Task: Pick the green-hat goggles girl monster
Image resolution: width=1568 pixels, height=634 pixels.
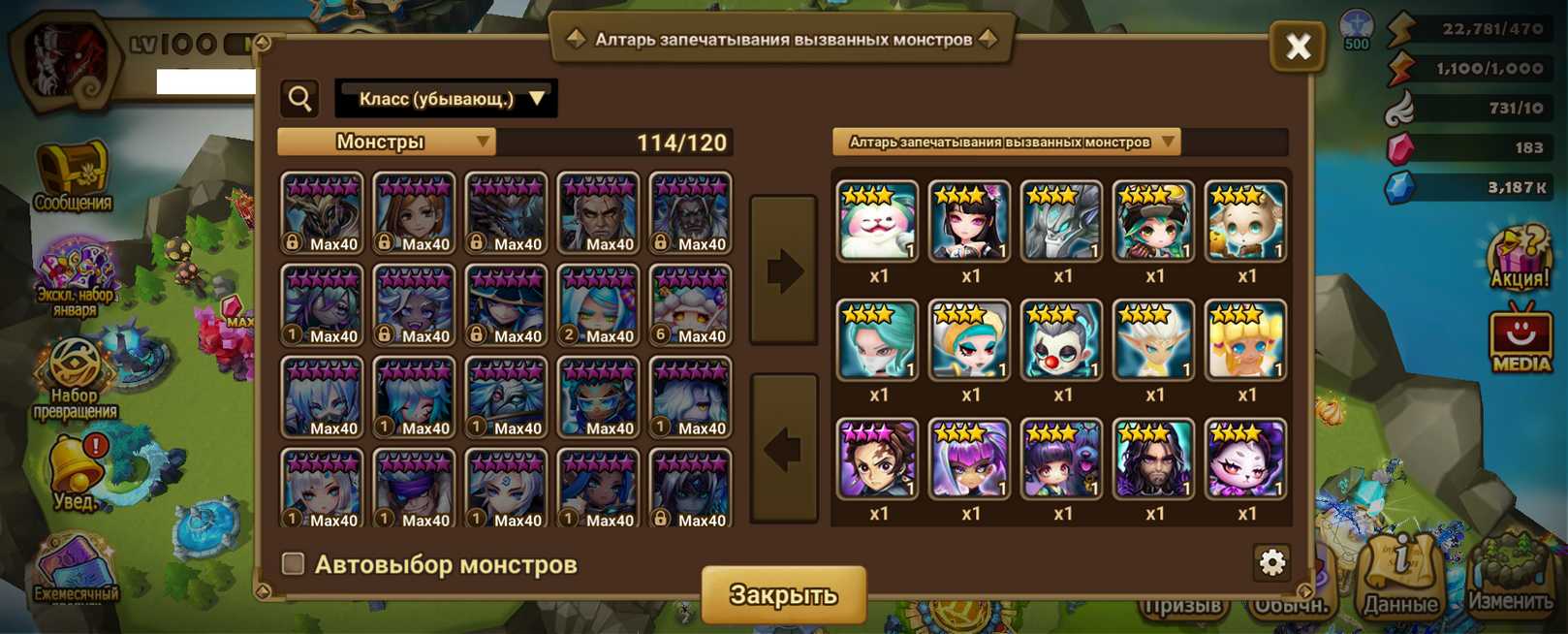Action: (1153, 221)
